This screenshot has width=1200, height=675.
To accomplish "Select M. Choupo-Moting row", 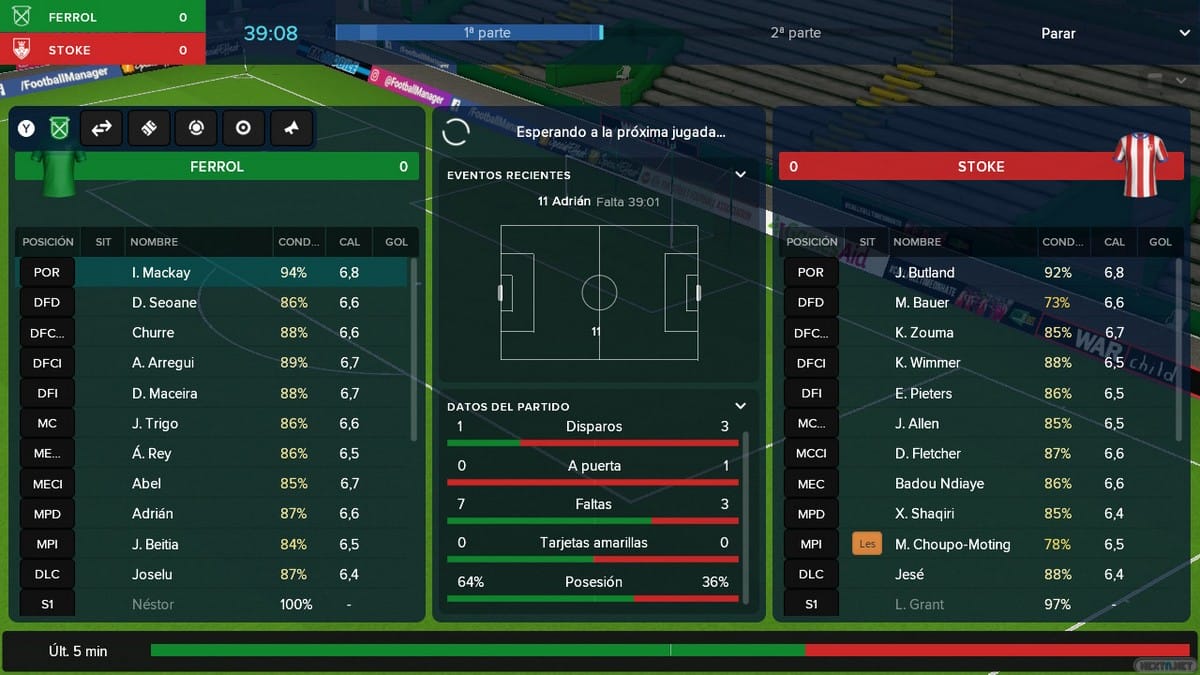I will pos(952,544).
